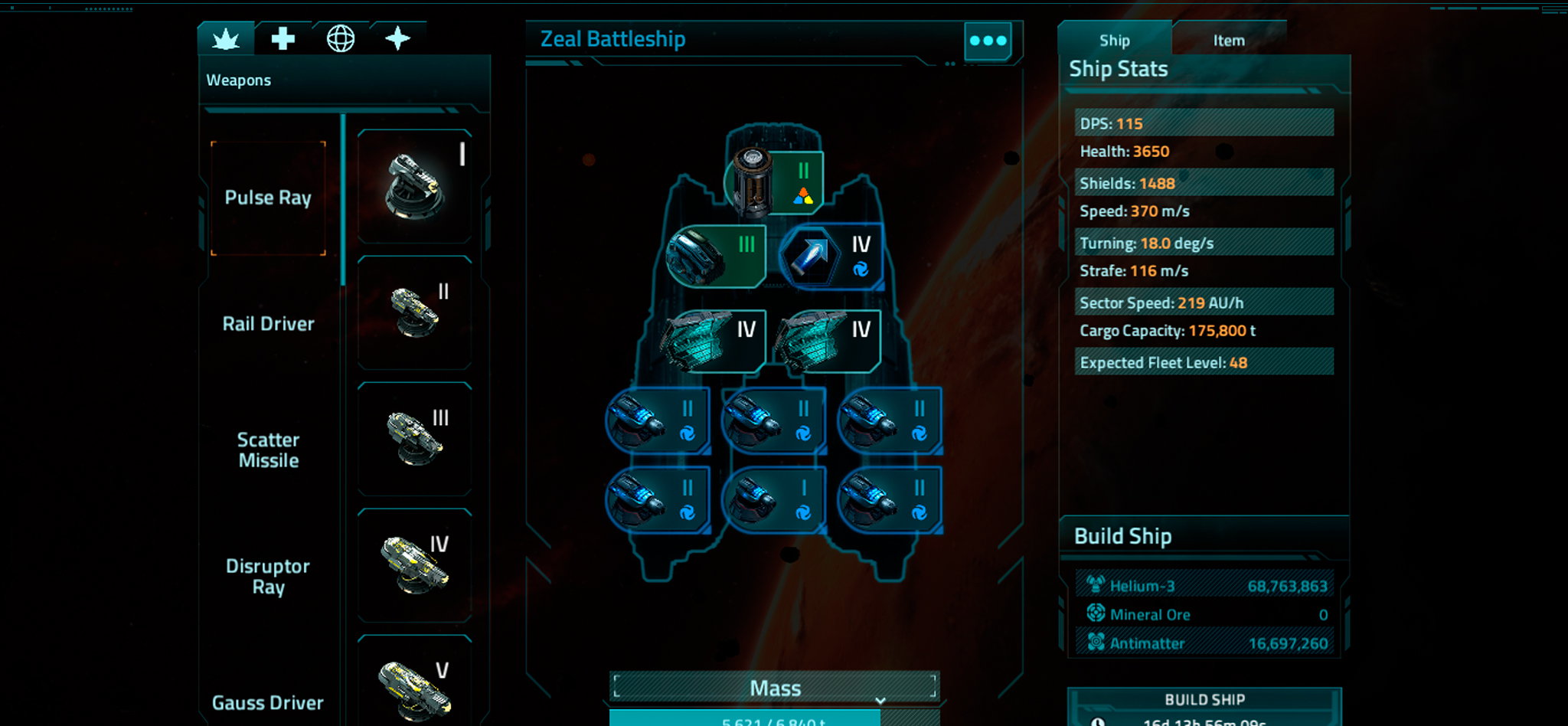1568x726 pixels.
Task: Open the globe icon category tab
Action: pyautogui.click(x=341, y=38)
